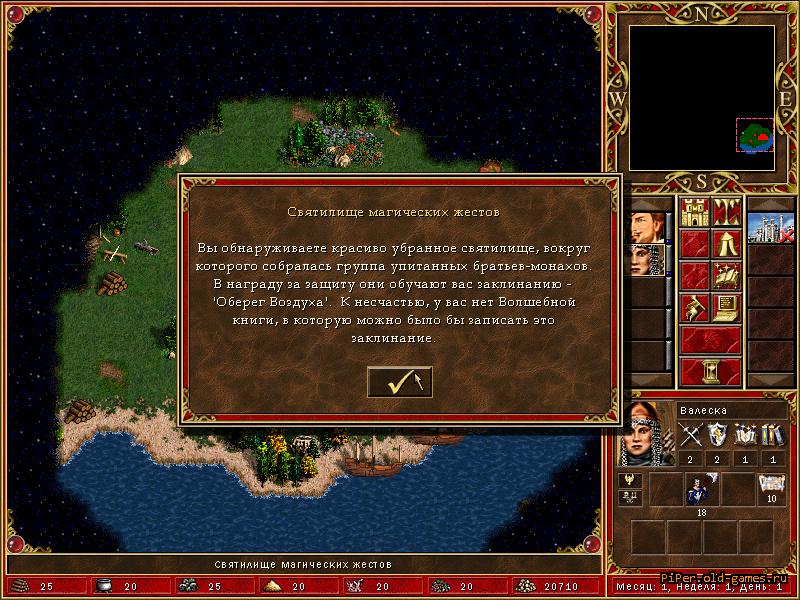Open Valeska's large hero portrait
800x600 pixels.
(643, 435)
